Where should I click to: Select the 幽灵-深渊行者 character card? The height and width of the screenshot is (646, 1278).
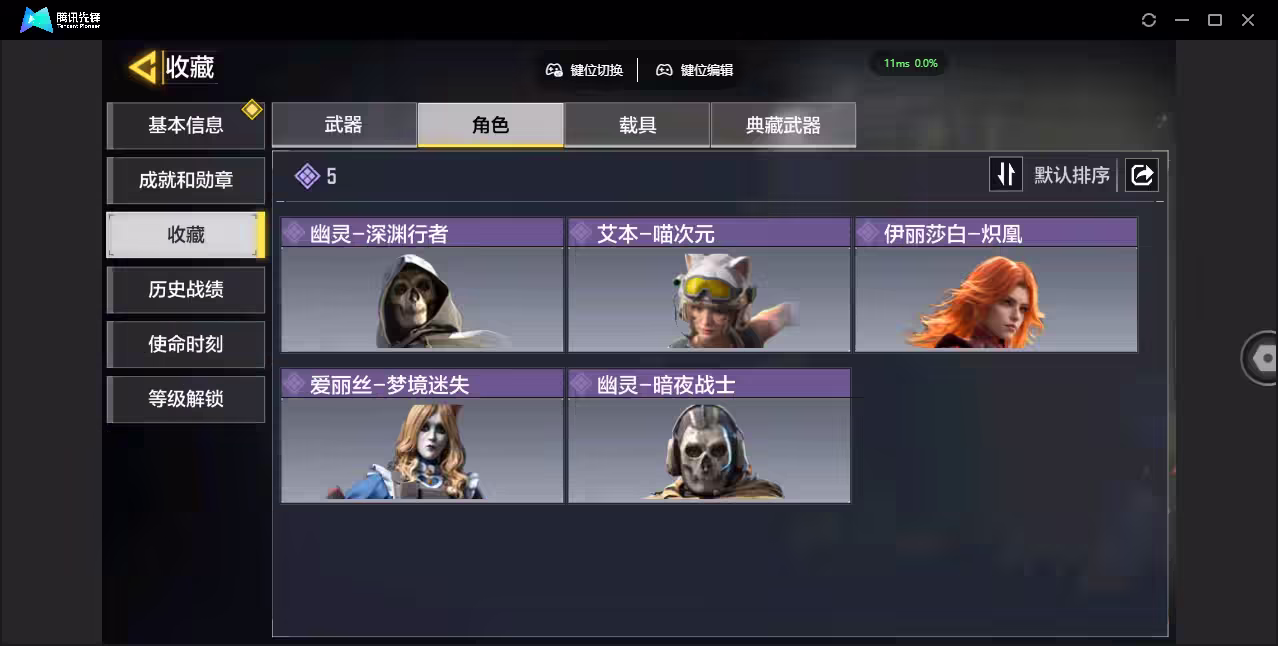pyautogui.click(x=422, y=286)
